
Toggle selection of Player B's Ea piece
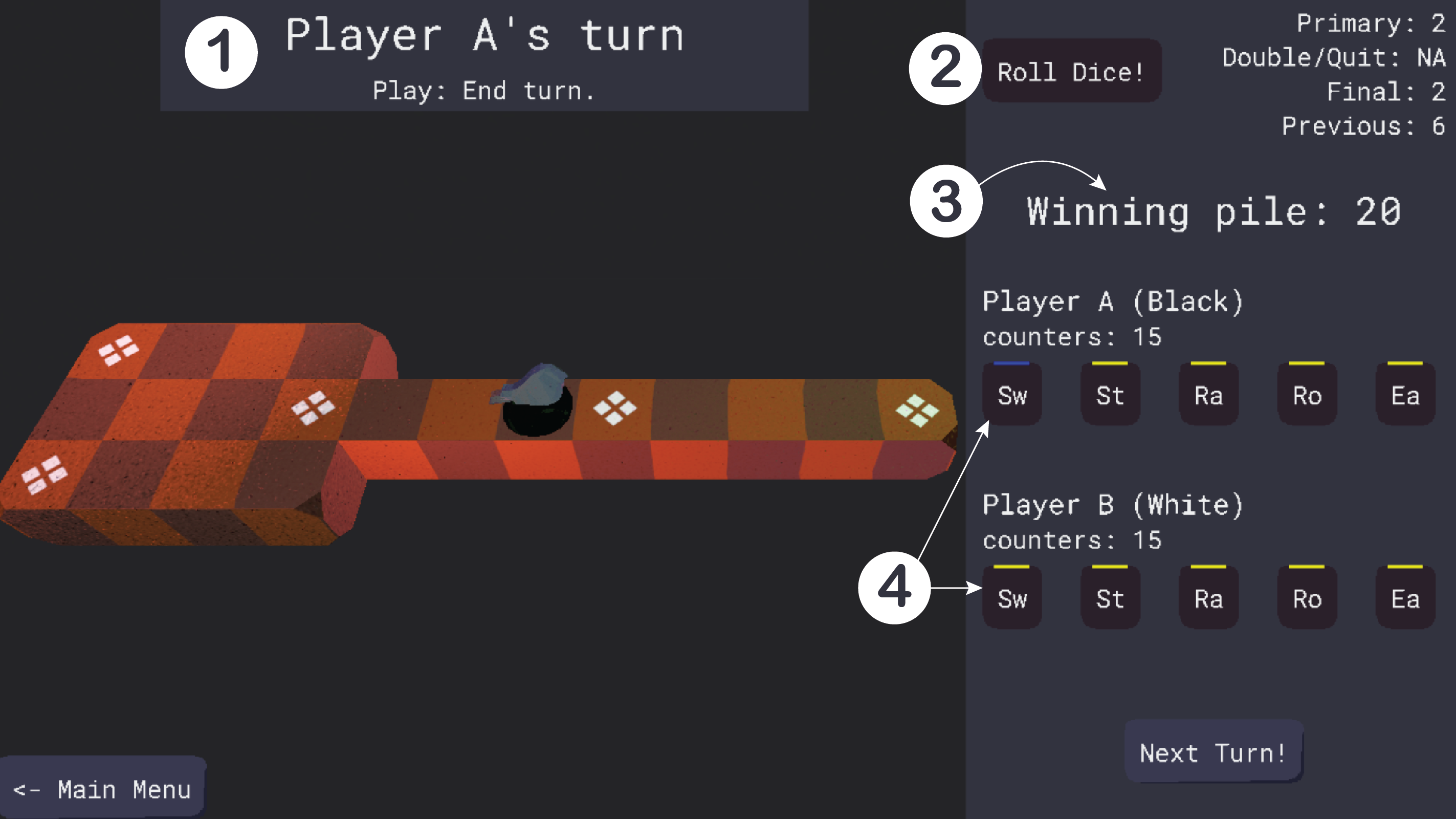click(1404, 598)
